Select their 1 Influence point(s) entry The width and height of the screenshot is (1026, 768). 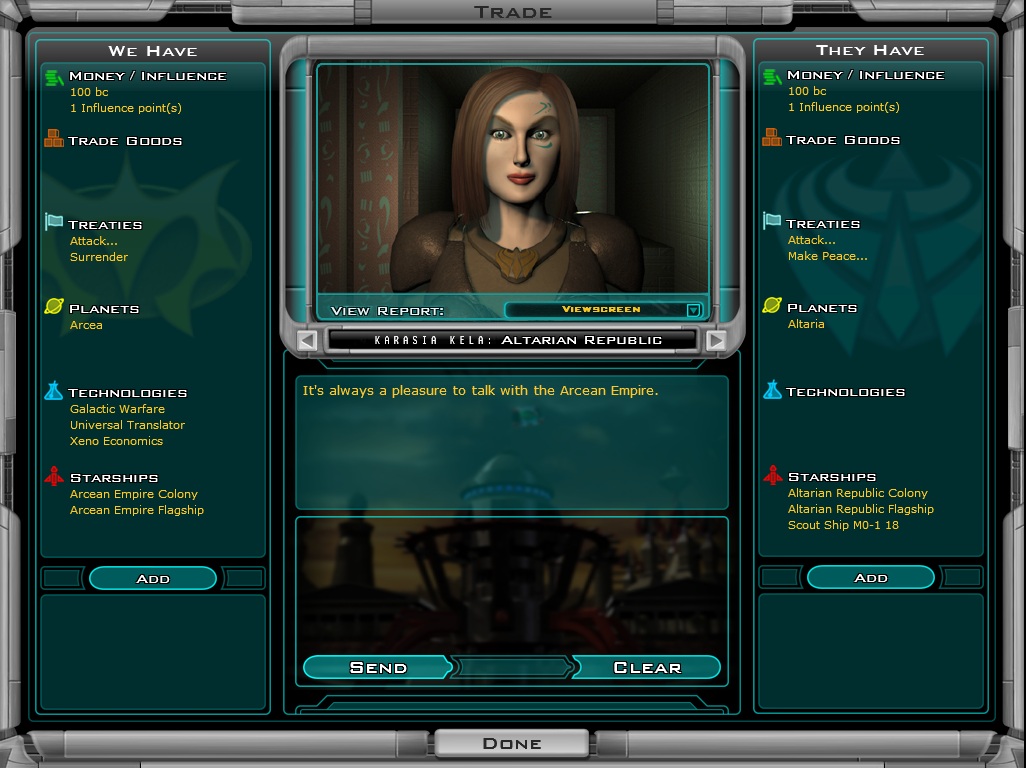pos(843,107)
